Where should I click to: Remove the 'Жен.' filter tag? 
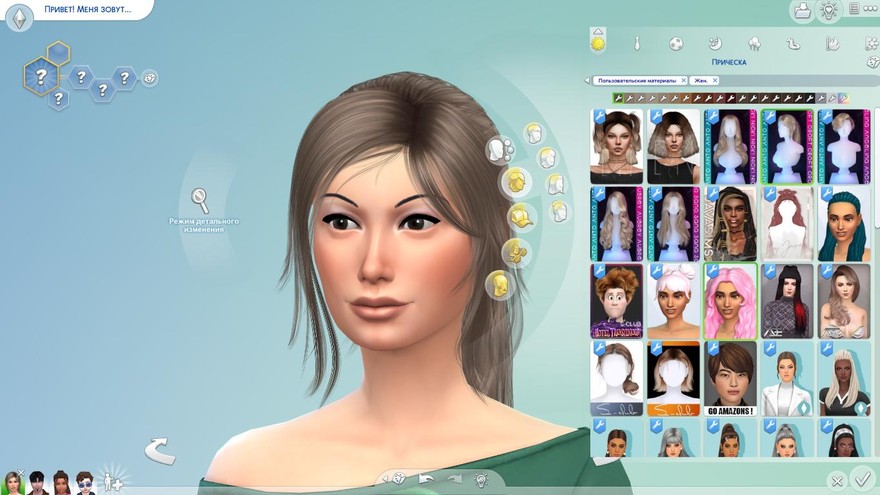tap(715, 80)
